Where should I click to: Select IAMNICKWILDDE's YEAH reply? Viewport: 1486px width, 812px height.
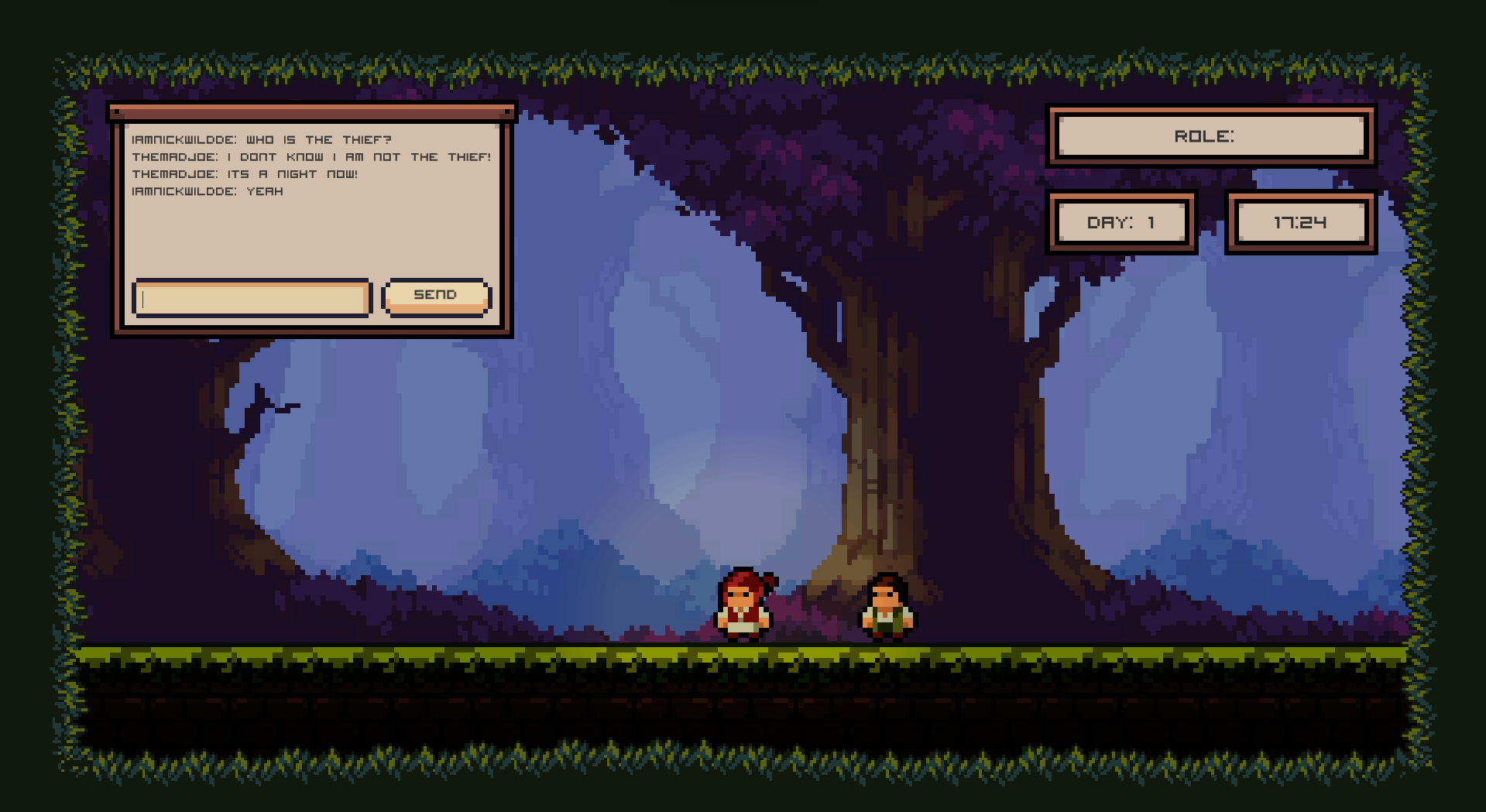tap(208, 190)
